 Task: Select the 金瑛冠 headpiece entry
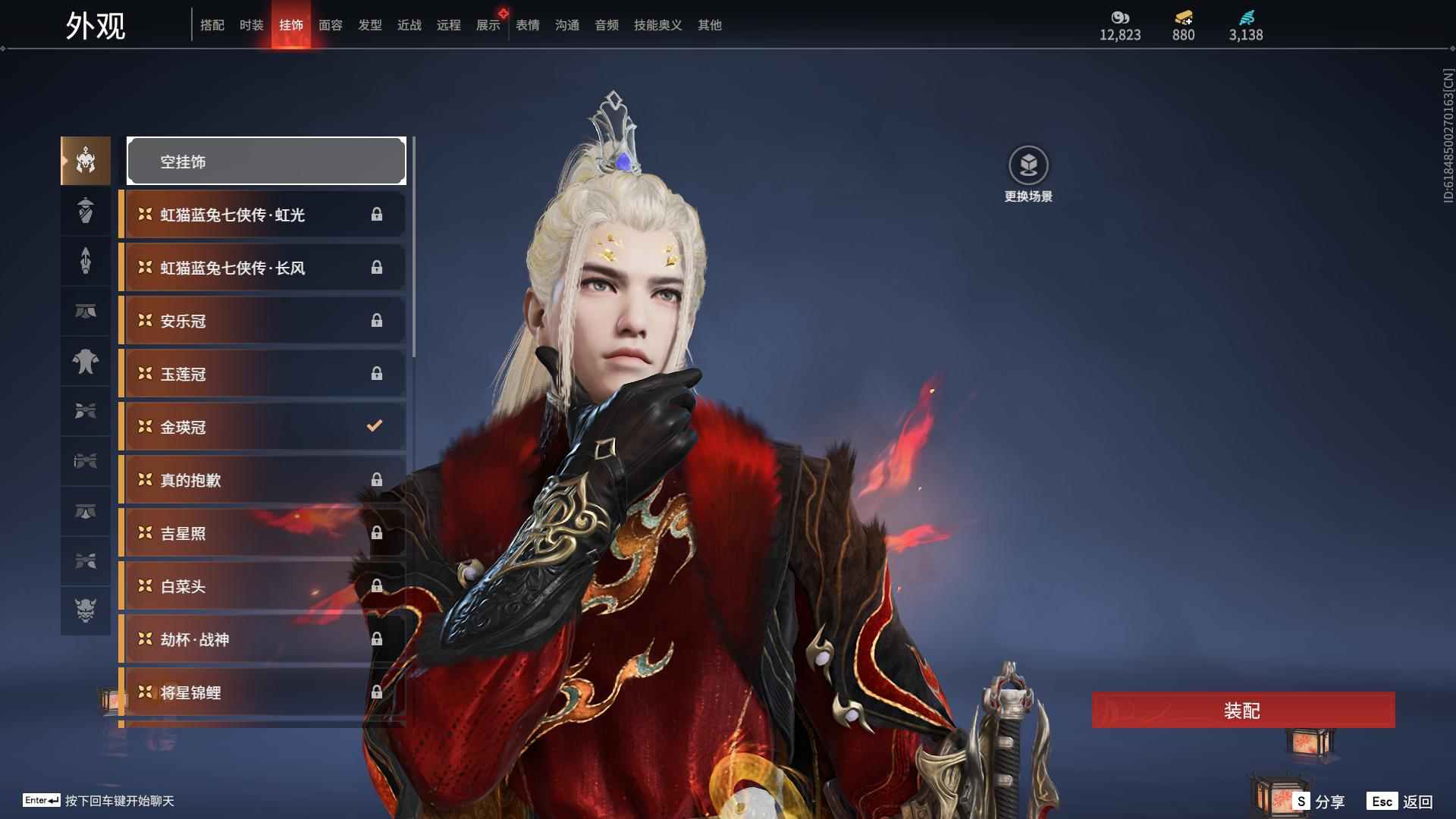tap(262, 427)
